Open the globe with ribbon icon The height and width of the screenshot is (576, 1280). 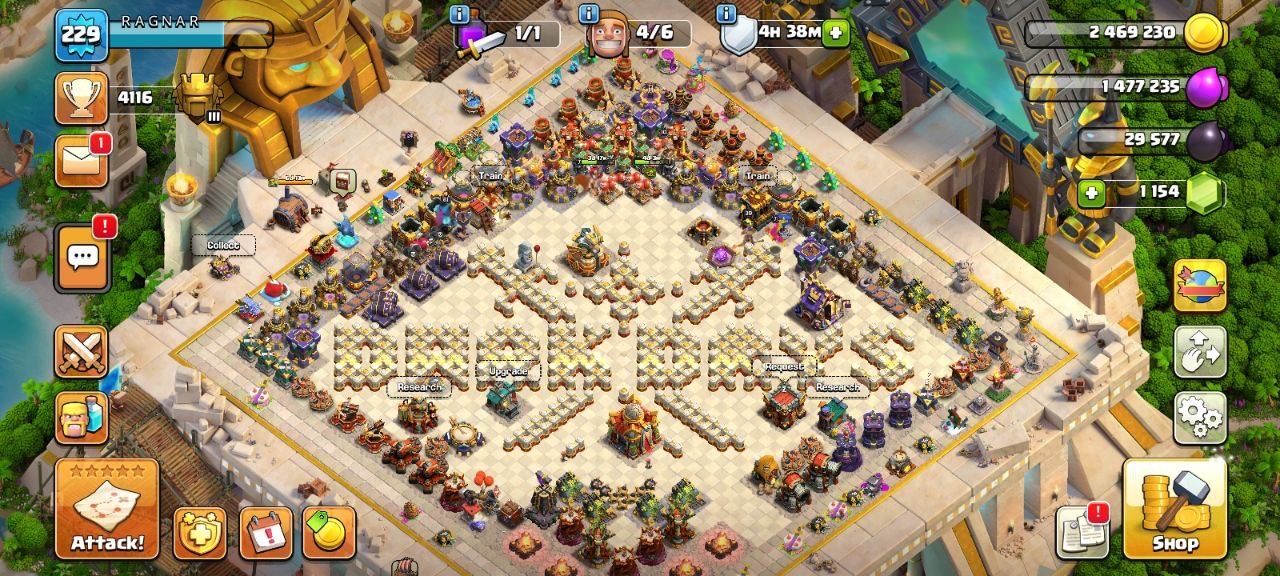(x=1200, y=285)
